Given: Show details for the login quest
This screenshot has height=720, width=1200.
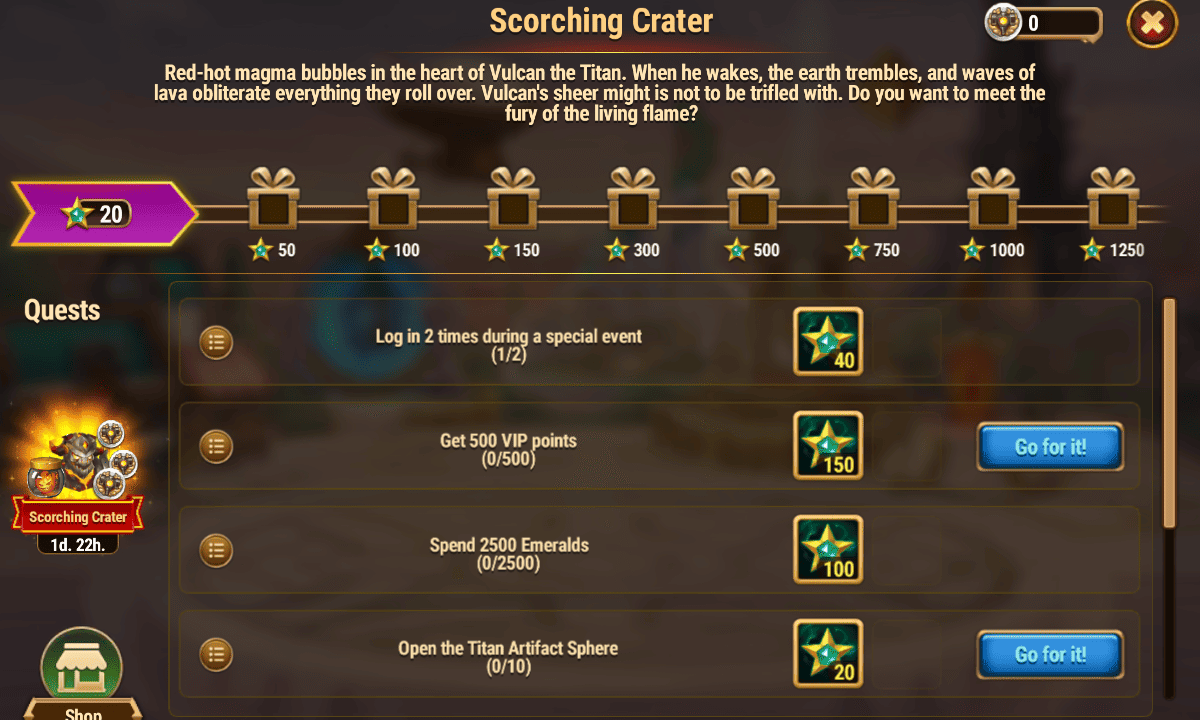Looking at the screenshot, I should pos(216,343).
